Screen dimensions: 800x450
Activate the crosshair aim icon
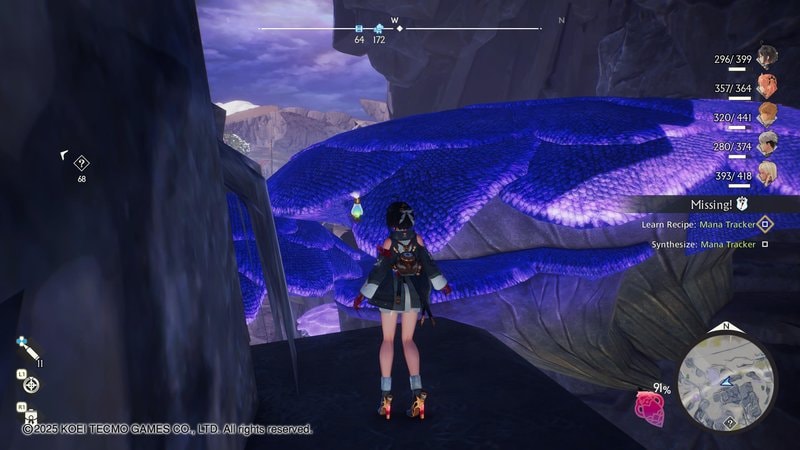[x=32, y=384]
